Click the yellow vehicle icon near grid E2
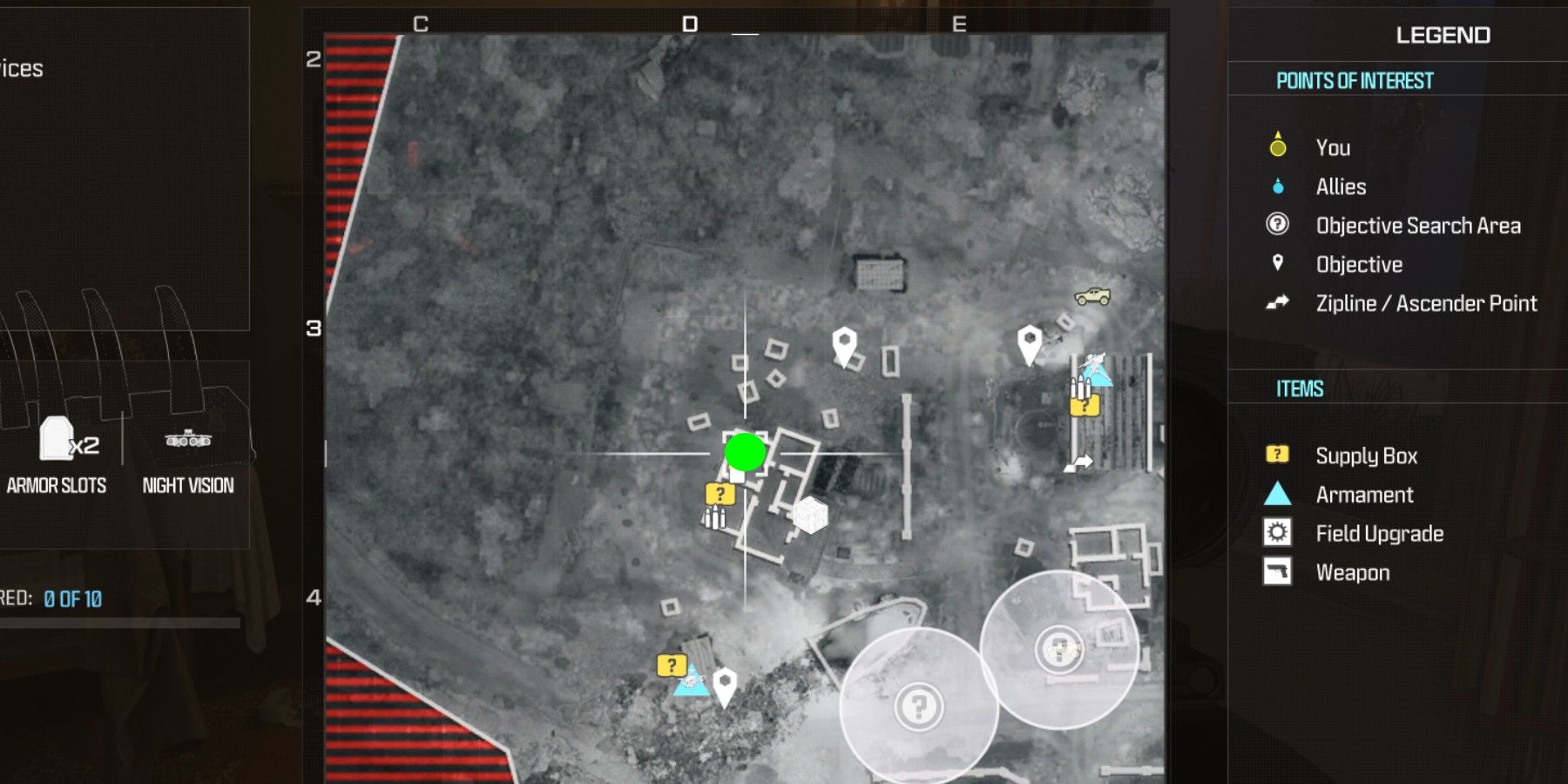 point(1093,294)
